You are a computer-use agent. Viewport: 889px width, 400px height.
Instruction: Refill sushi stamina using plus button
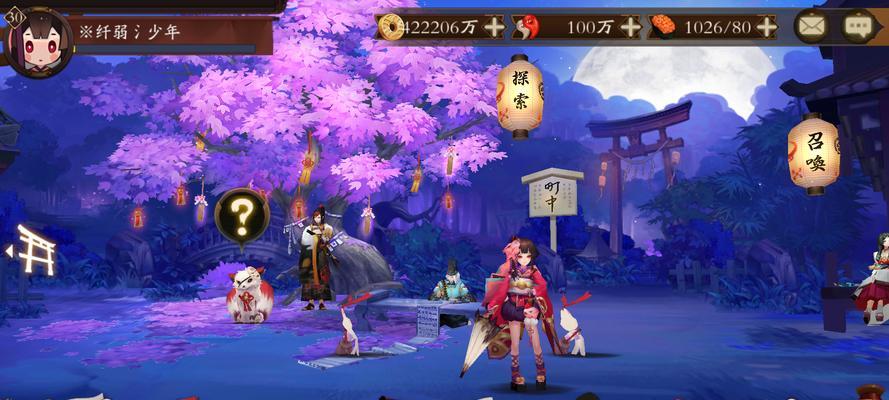767,27
